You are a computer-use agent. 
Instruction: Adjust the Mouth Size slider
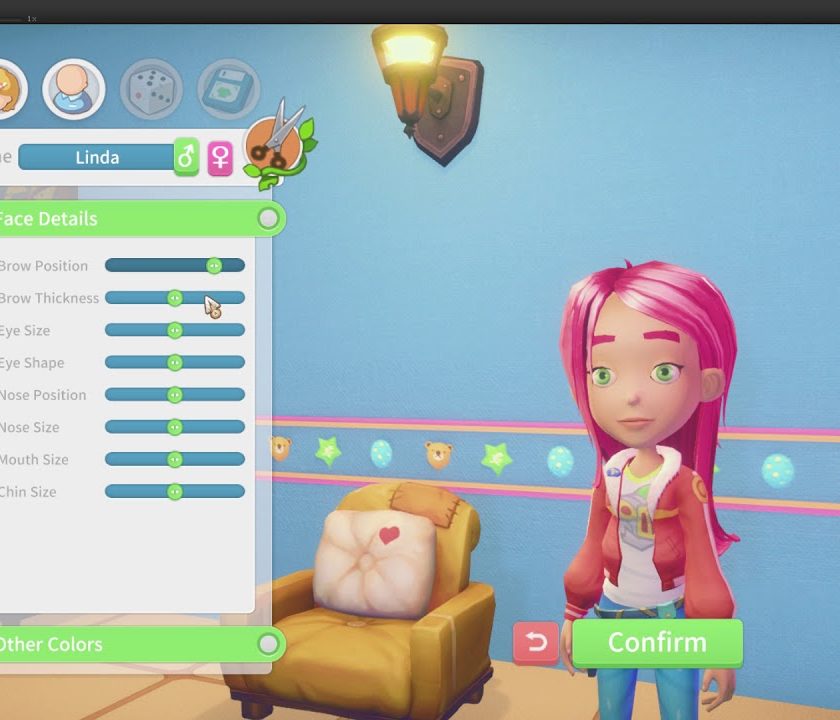[175, 460]
